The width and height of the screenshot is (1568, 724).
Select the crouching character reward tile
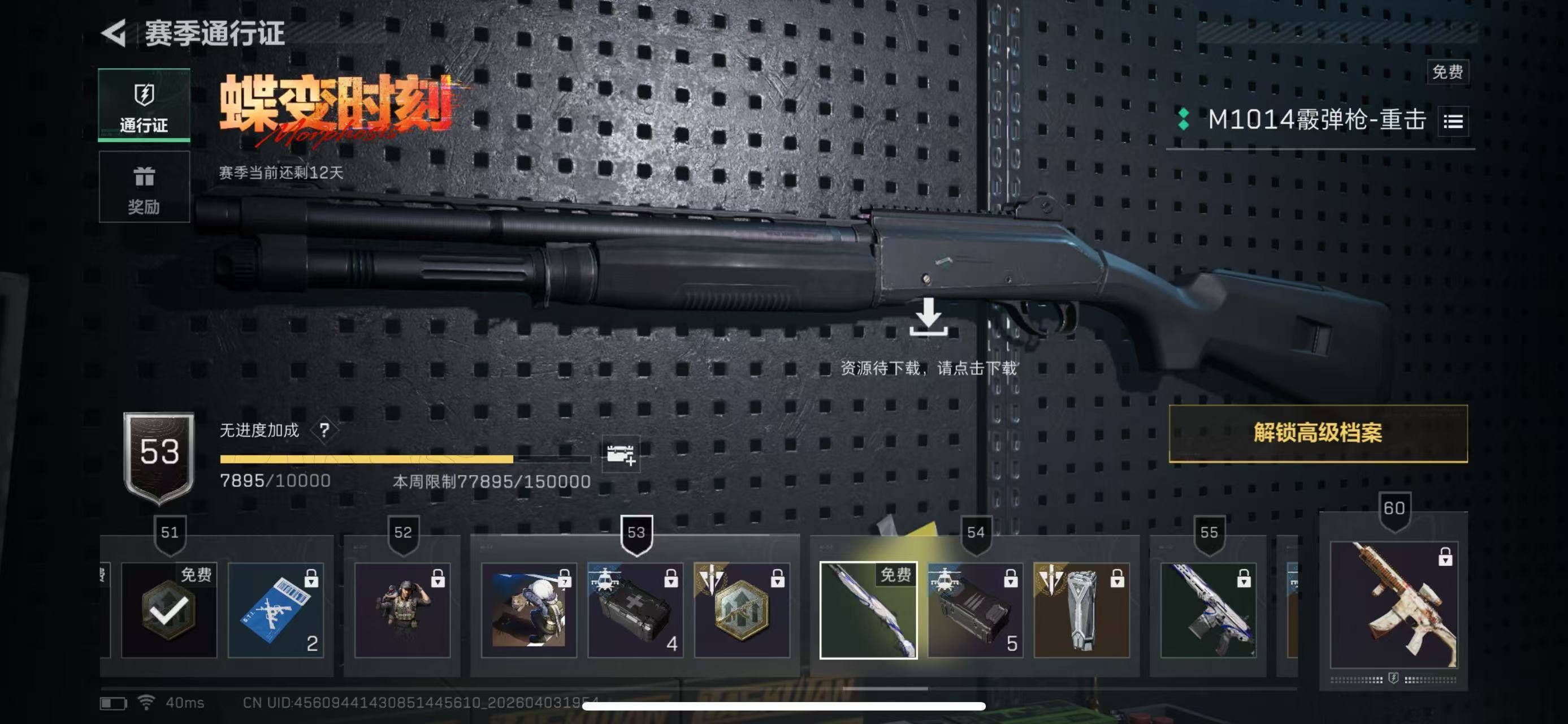point(529,610)
